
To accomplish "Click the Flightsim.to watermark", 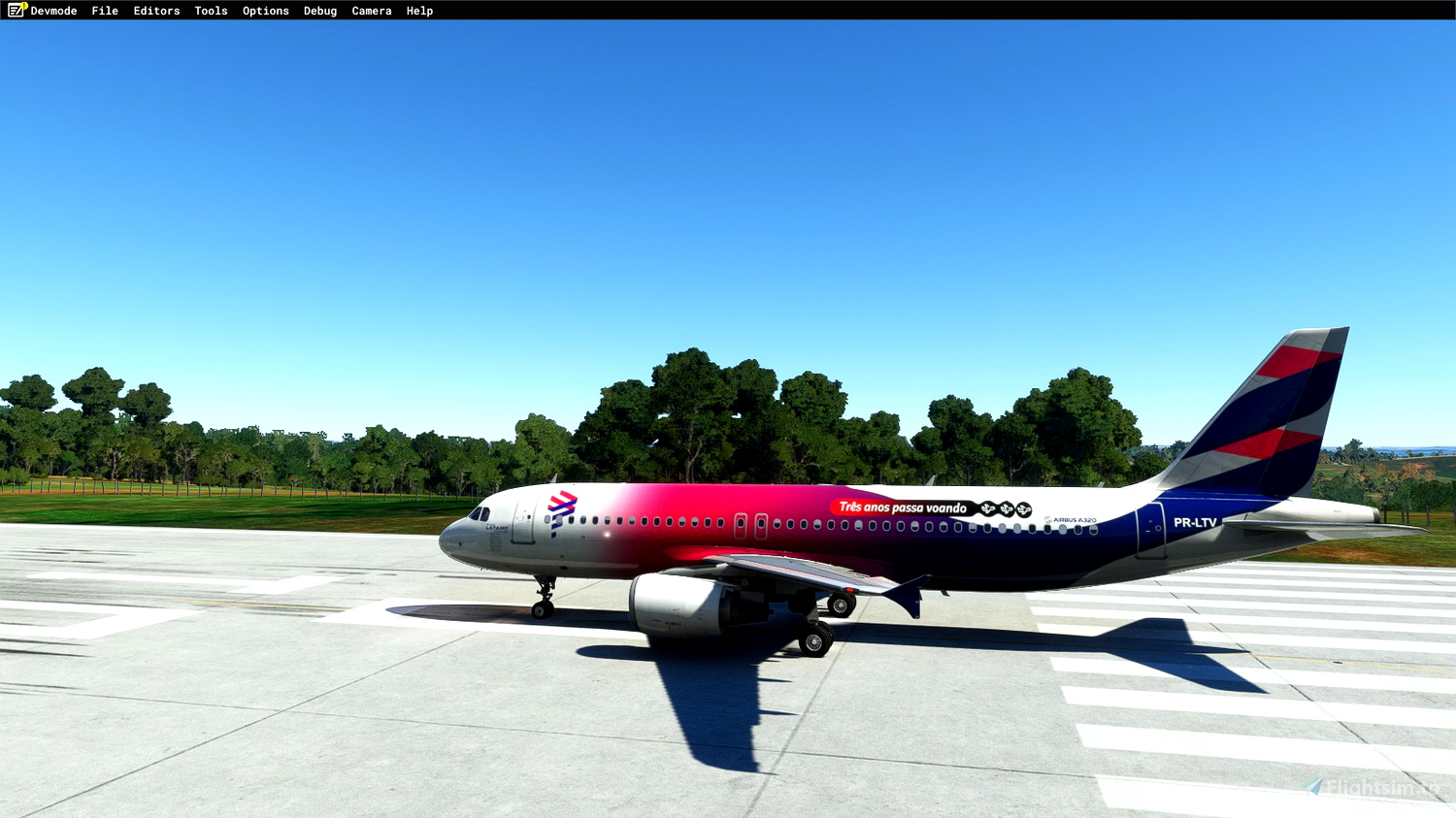I will point(1372,786).
